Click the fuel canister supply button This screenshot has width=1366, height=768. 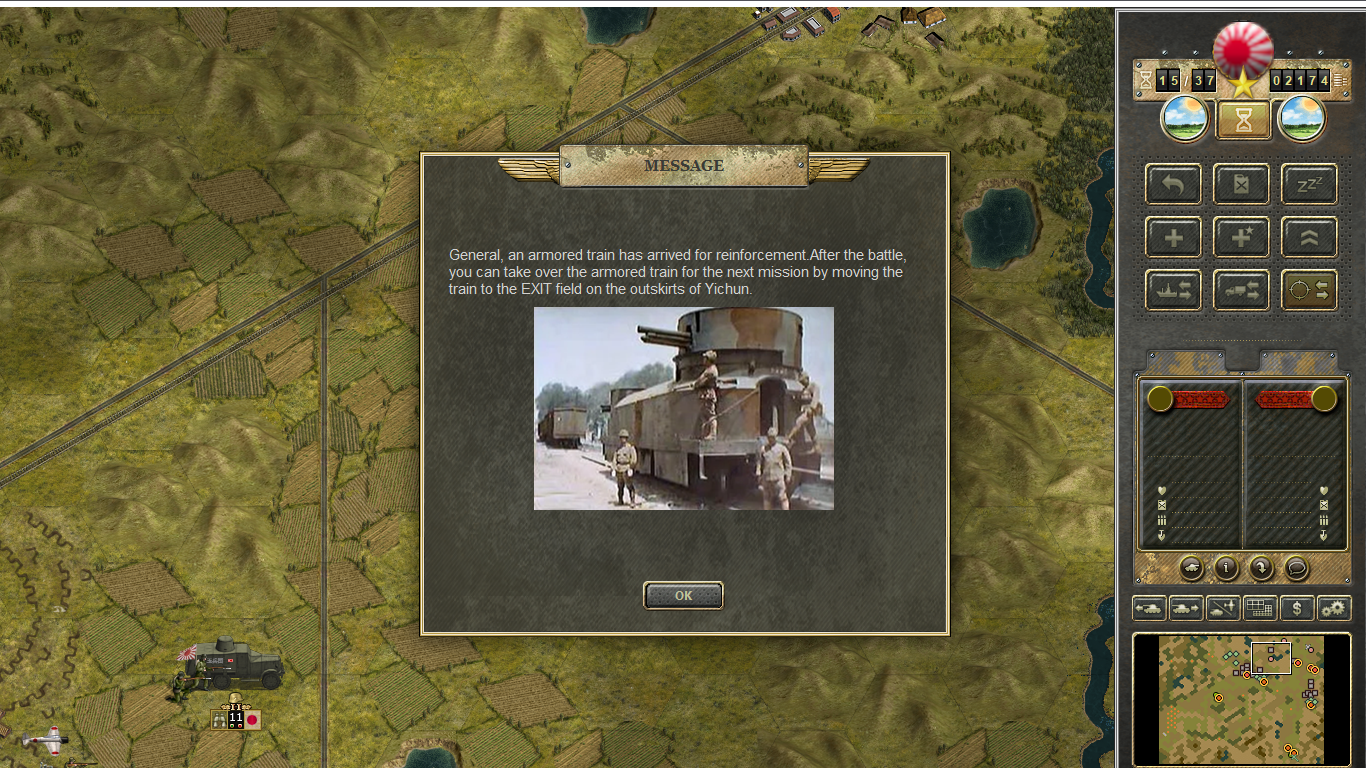click(x=1241, y=185)
